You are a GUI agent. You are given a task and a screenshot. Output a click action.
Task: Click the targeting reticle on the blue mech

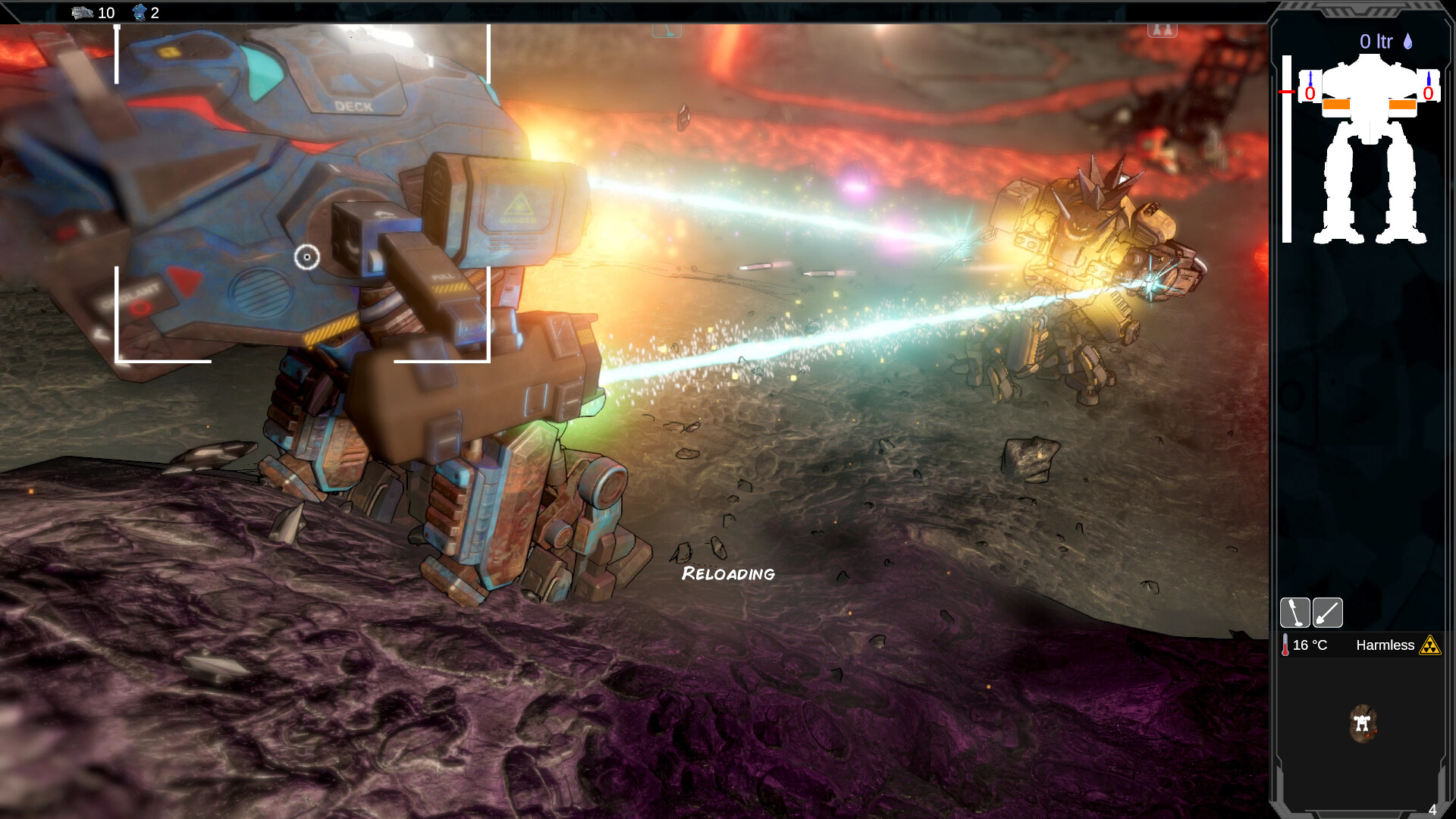306,258
